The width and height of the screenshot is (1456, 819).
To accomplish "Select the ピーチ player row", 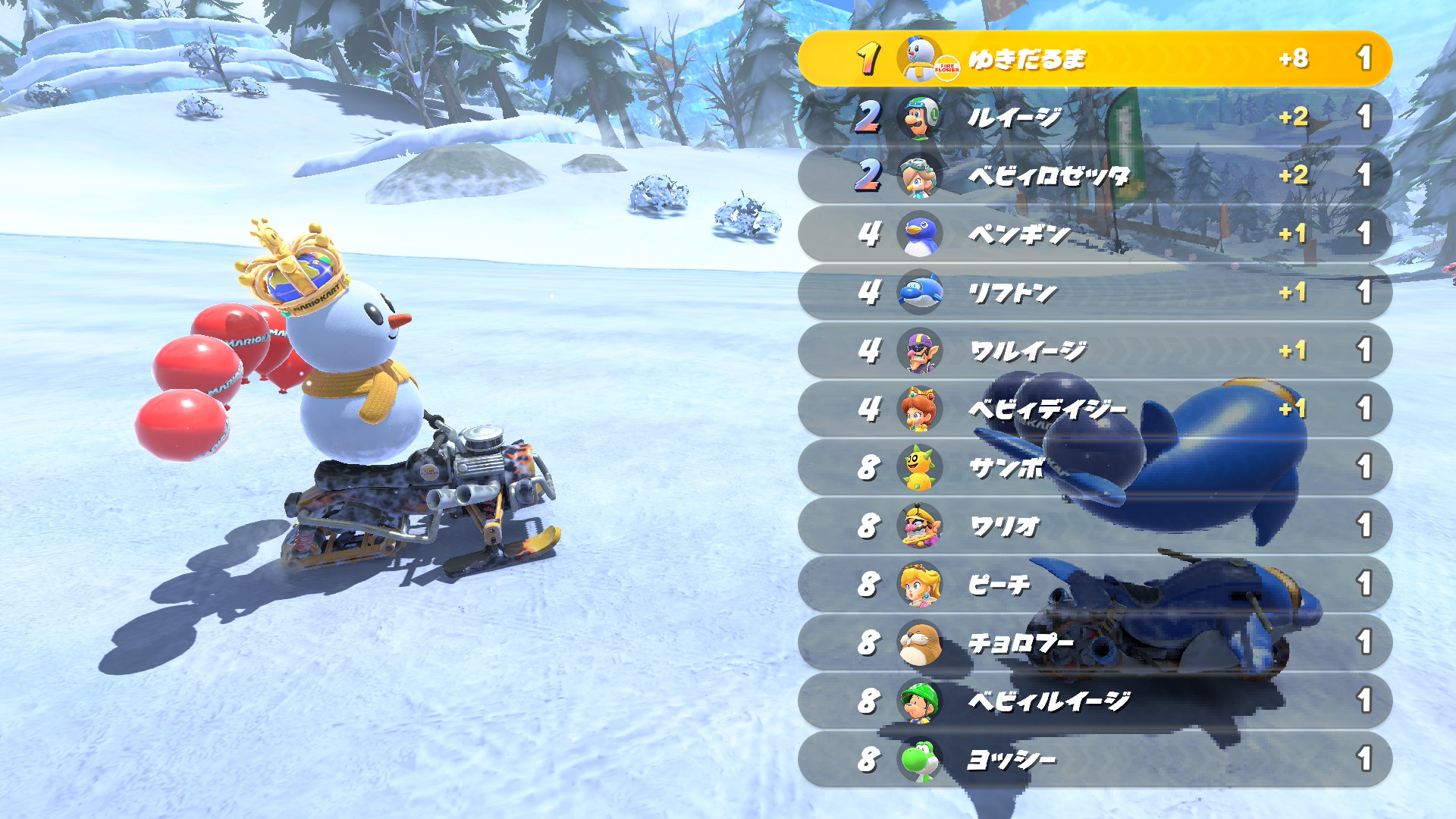I will 1094,584.
